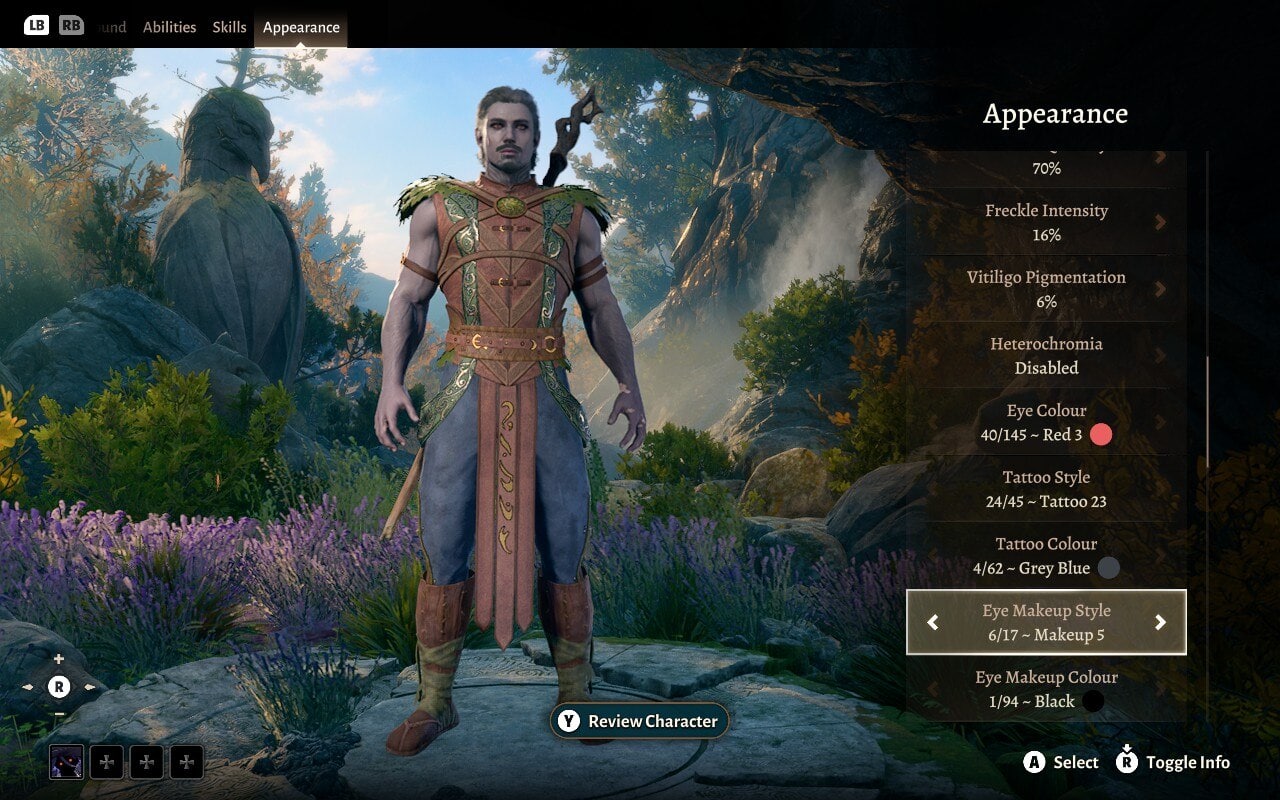Select the Appearance tab

click(x=301, y=27)
